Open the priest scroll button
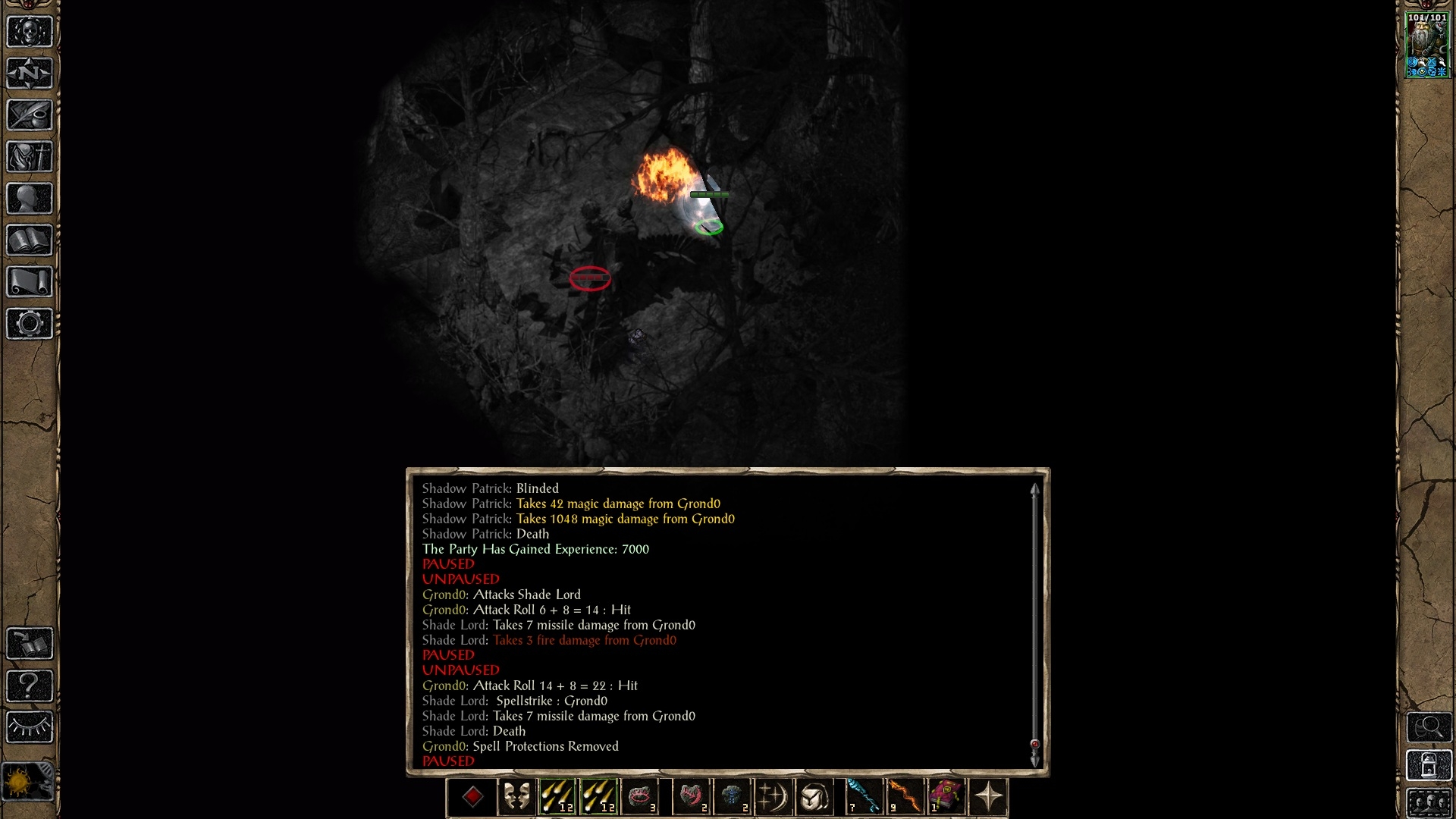Image resolution: width=1456 pixels, height=819 pixels. pos(30,282)
